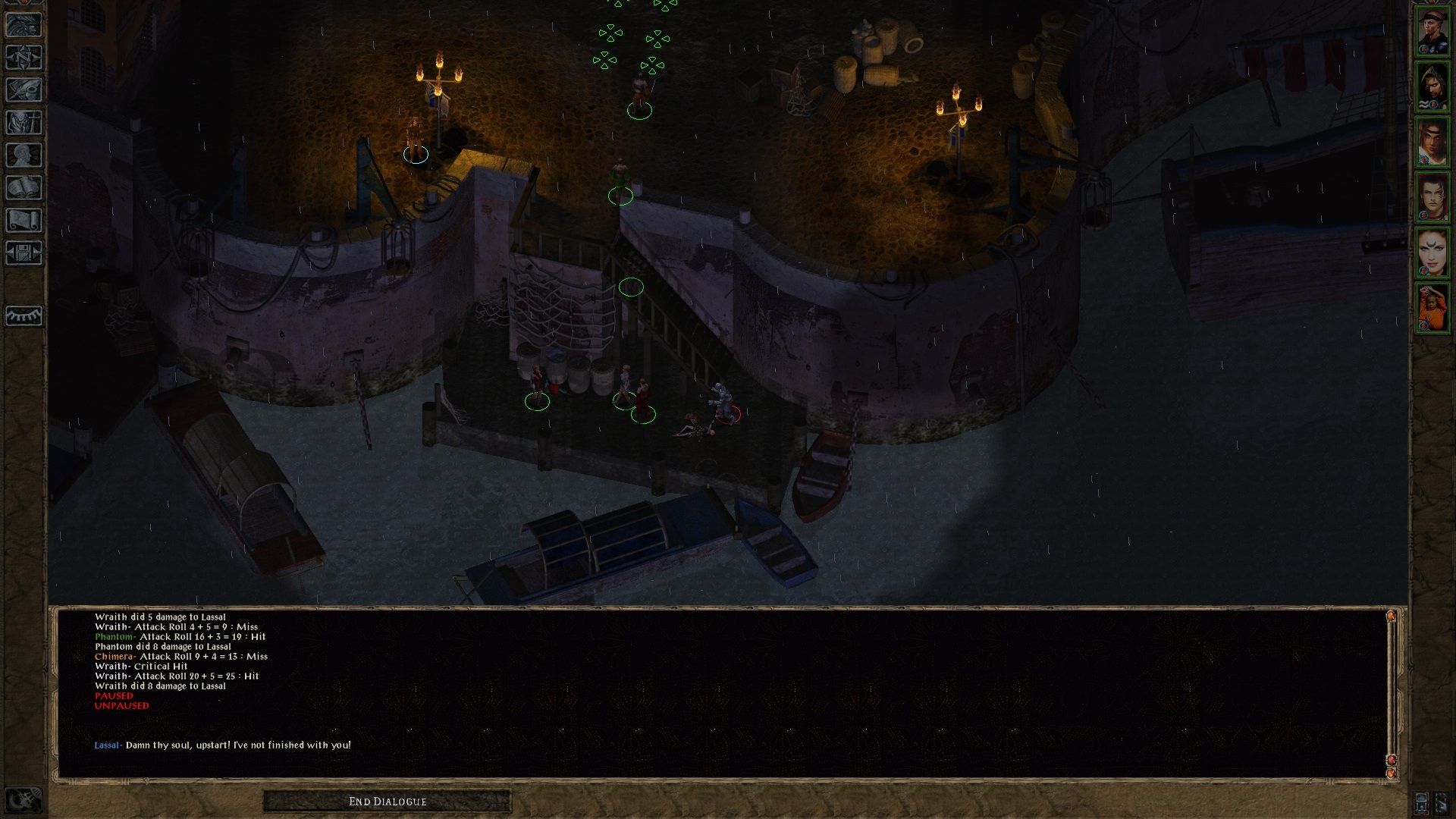
Task: Choose the long-haired character with a brow band
Action: click(x=1432, y=142)
